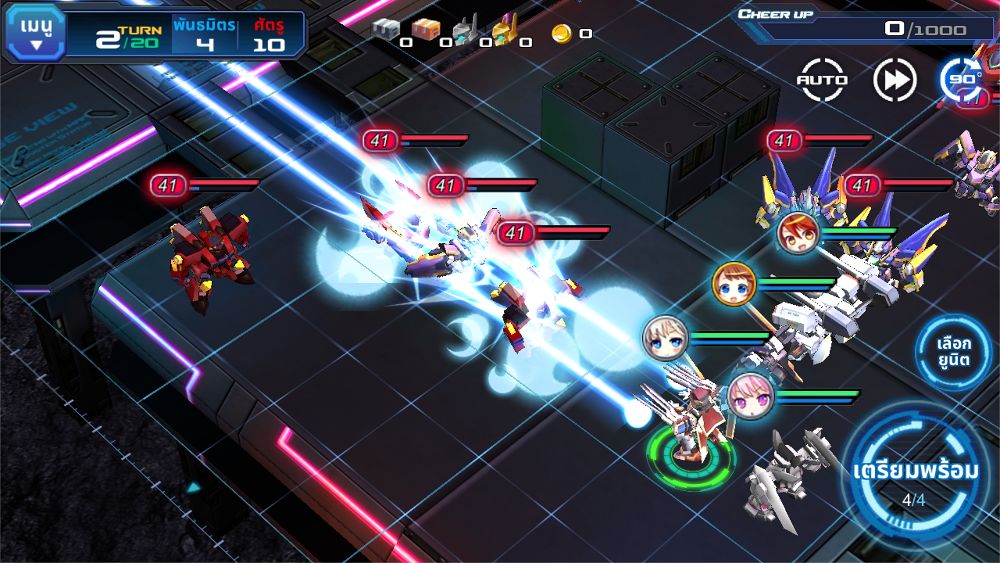Activate the fast-forward speed button
Screen dimensions: 1000x563
click(x=894, y=80)
